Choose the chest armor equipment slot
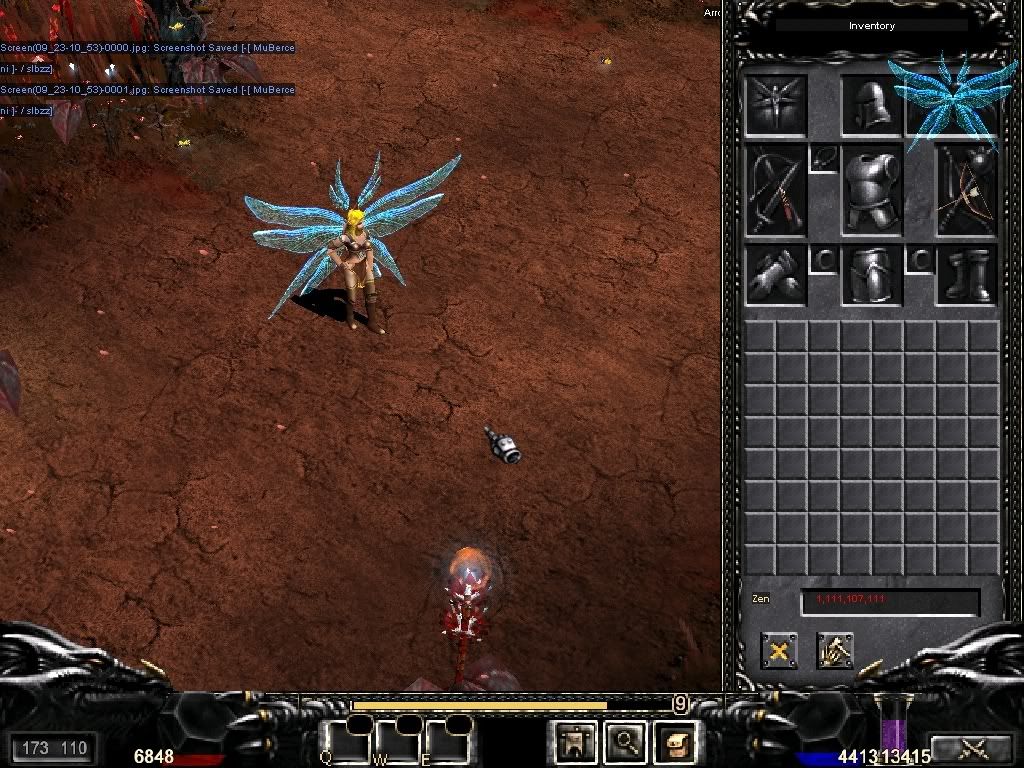 (x=872, y=190)
